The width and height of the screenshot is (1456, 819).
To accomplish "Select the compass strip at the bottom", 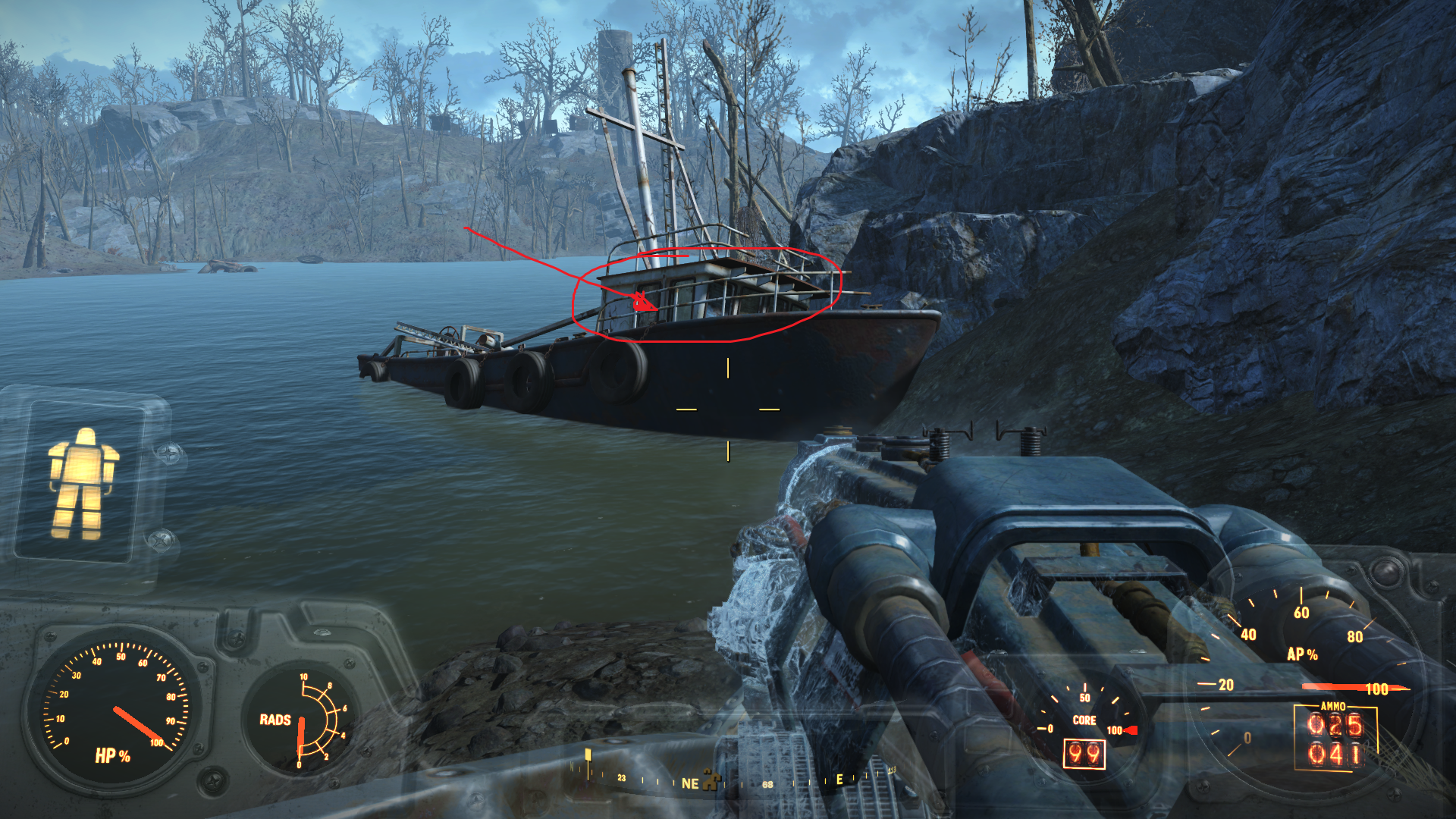I will pyautogui.click(x=728, y=780).
